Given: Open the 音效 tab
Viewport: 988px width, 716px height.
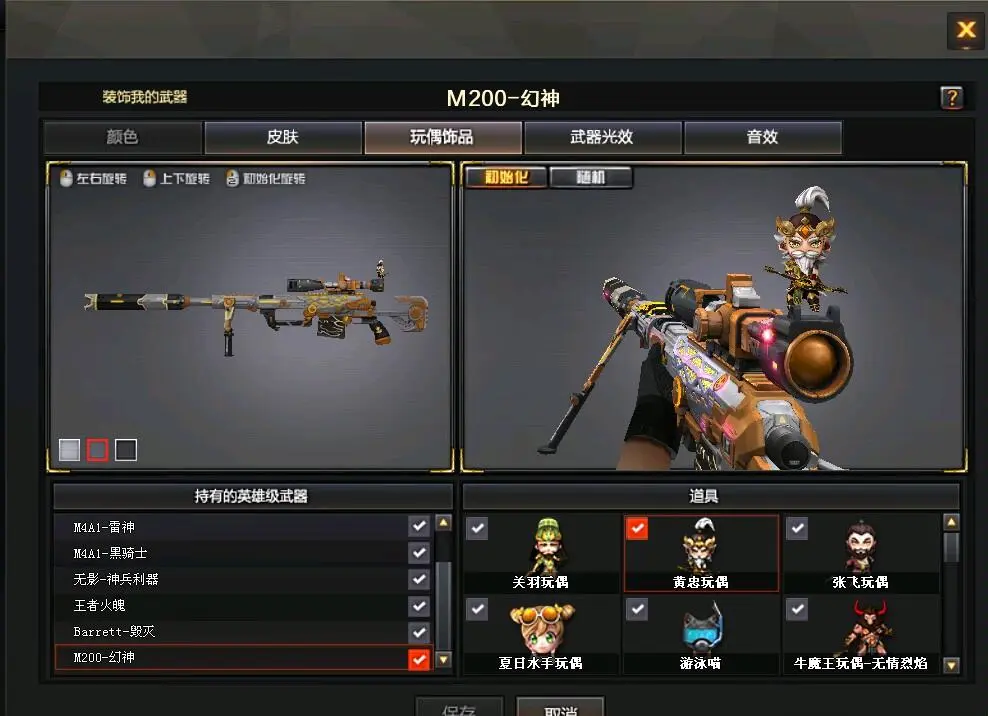Looking at the screenshot, I should pyautogui.click(x=762, y=138).
